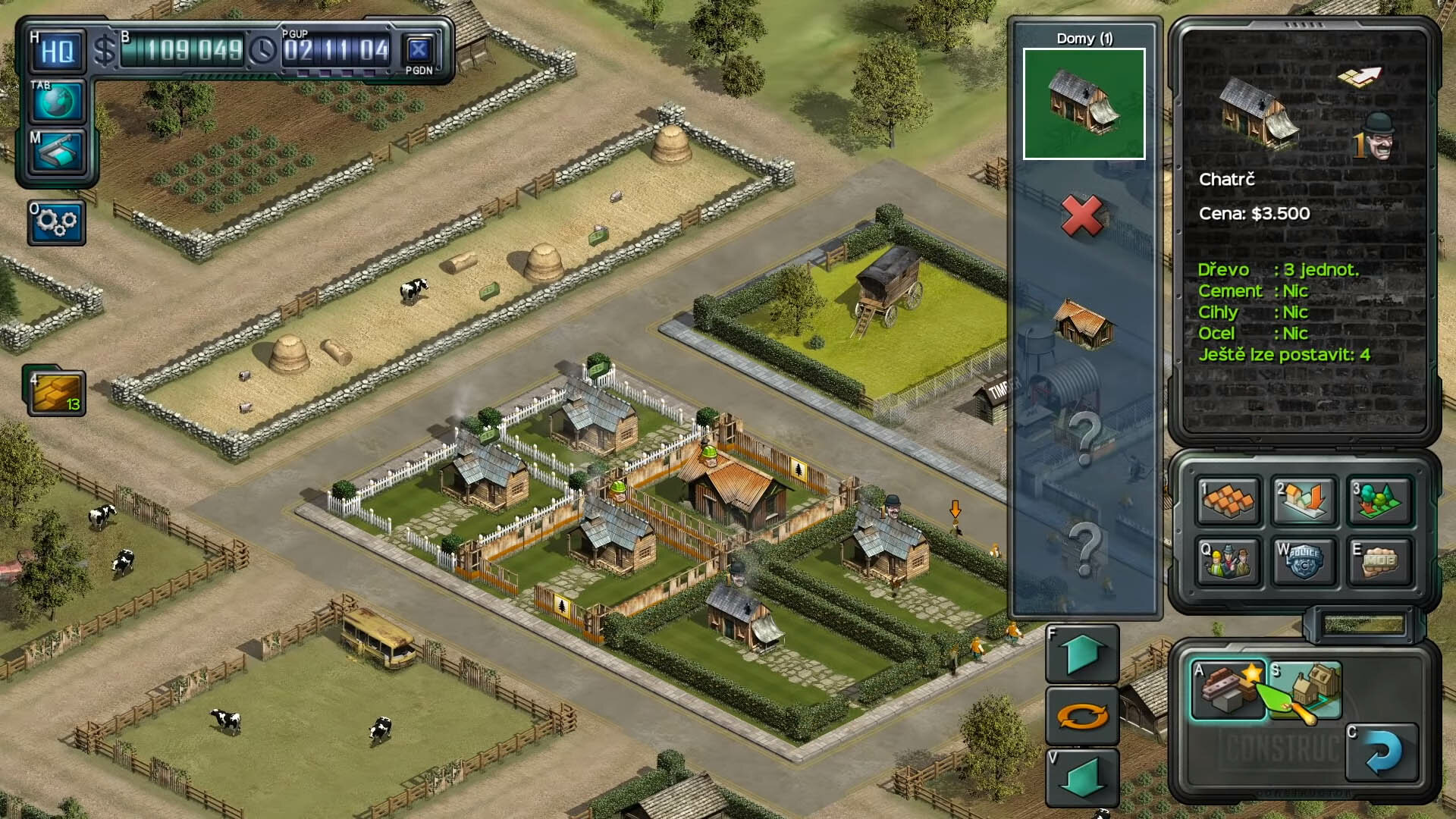Open the trees and parks category
Viewport: 1456px width, 819px height.
[x=1379, y=500]
